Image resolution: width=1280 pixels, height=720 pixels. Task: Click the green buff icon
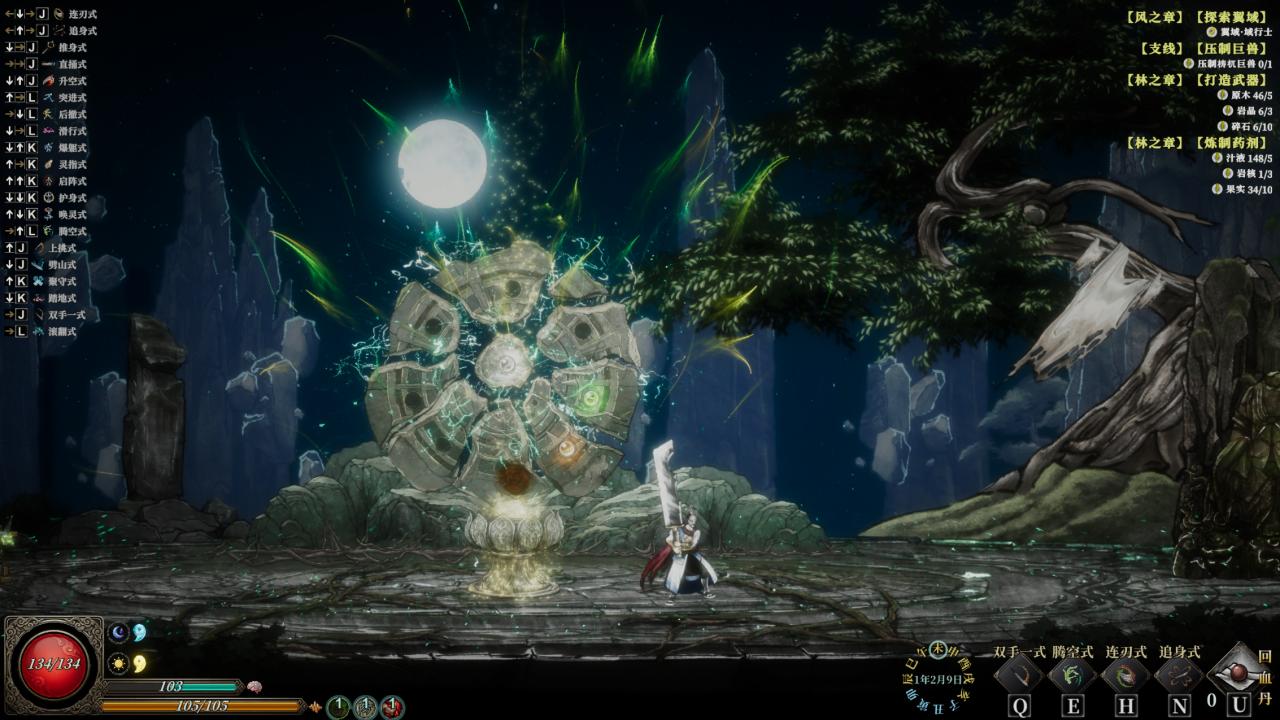[339, 707]
